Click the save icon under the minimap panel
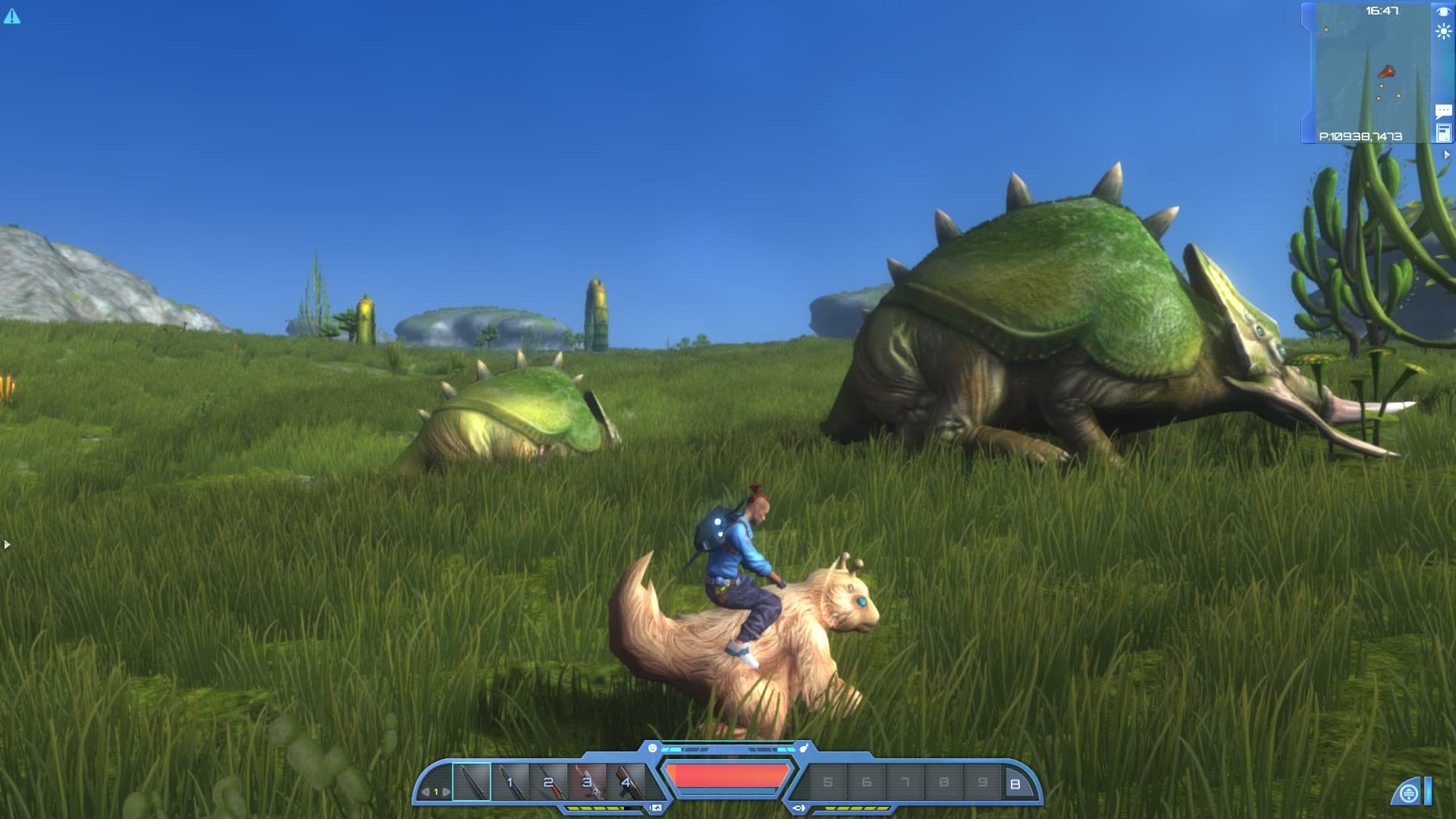The width and height of the screenshot is (1456, 819). (1445, 133)
